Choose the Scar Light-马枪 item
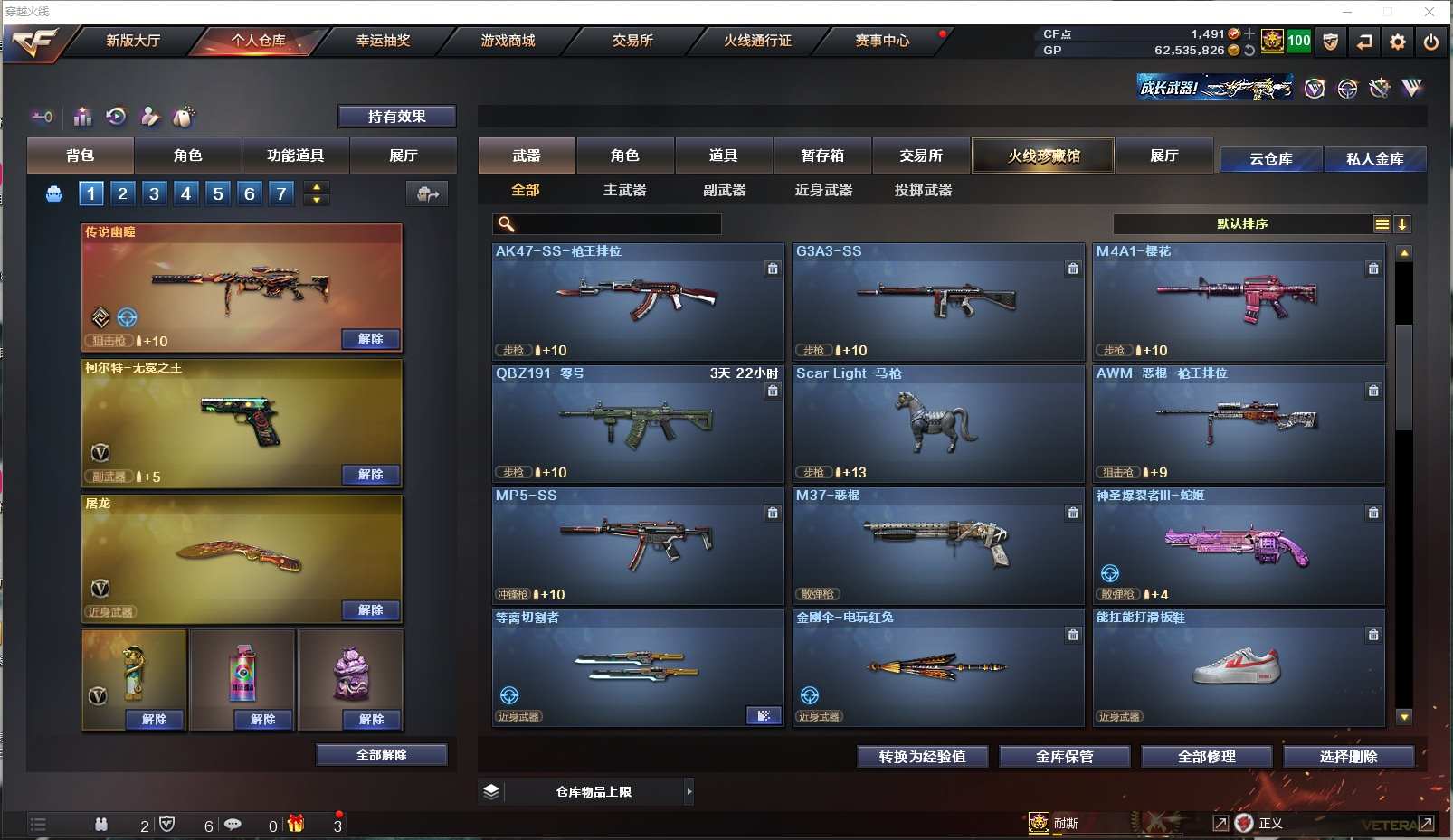 (937, 425)
